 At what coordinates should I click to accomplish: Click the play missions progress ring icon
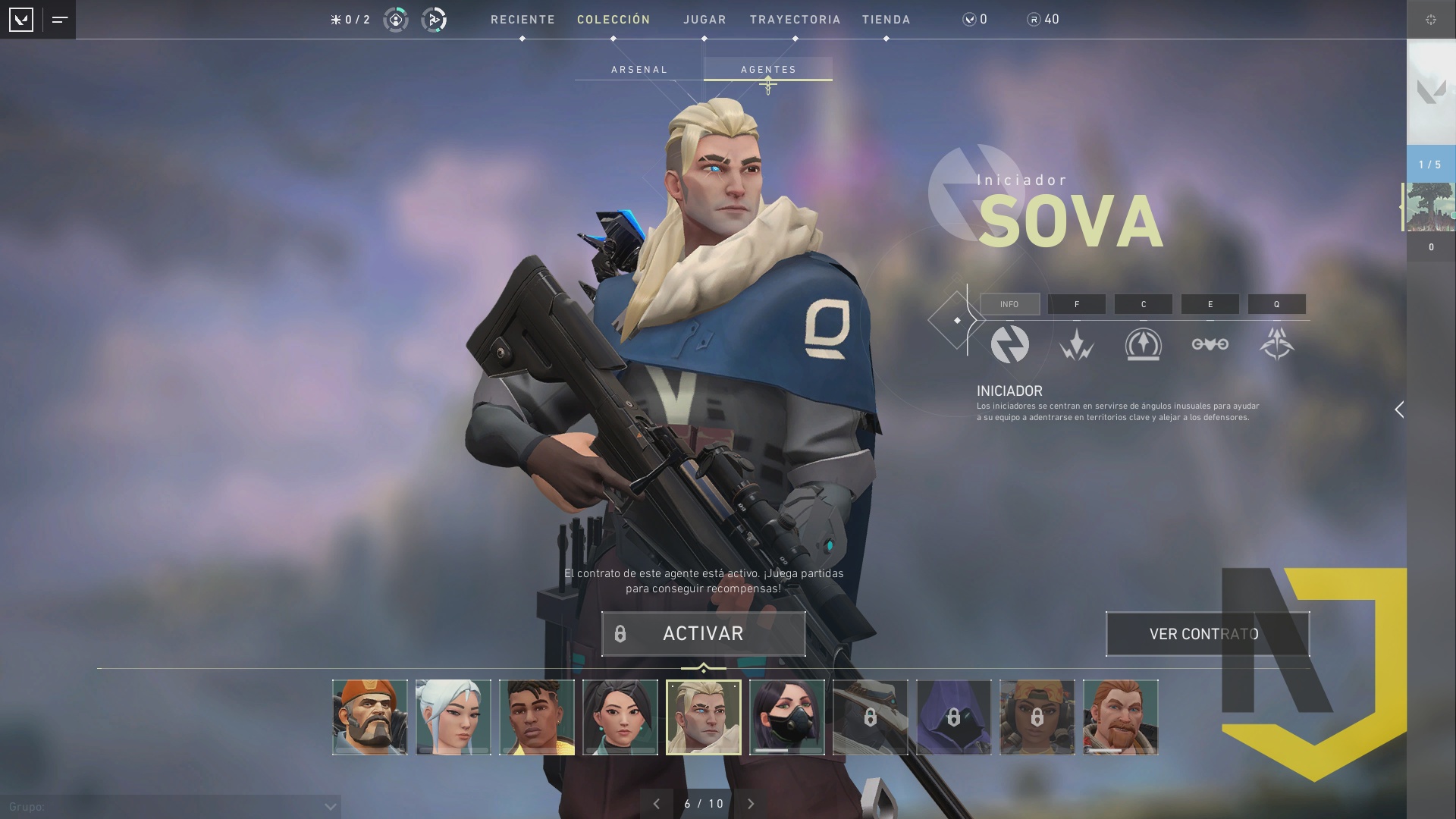(x=435, y=20)
